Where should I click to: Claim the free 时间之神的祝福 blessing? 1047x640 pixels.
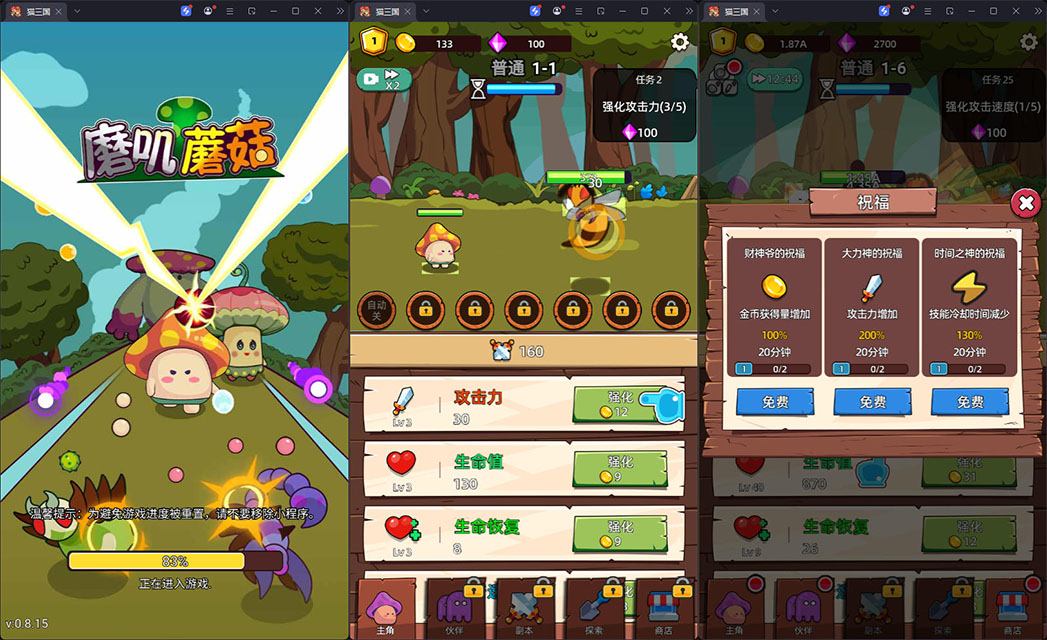[970, 402]
